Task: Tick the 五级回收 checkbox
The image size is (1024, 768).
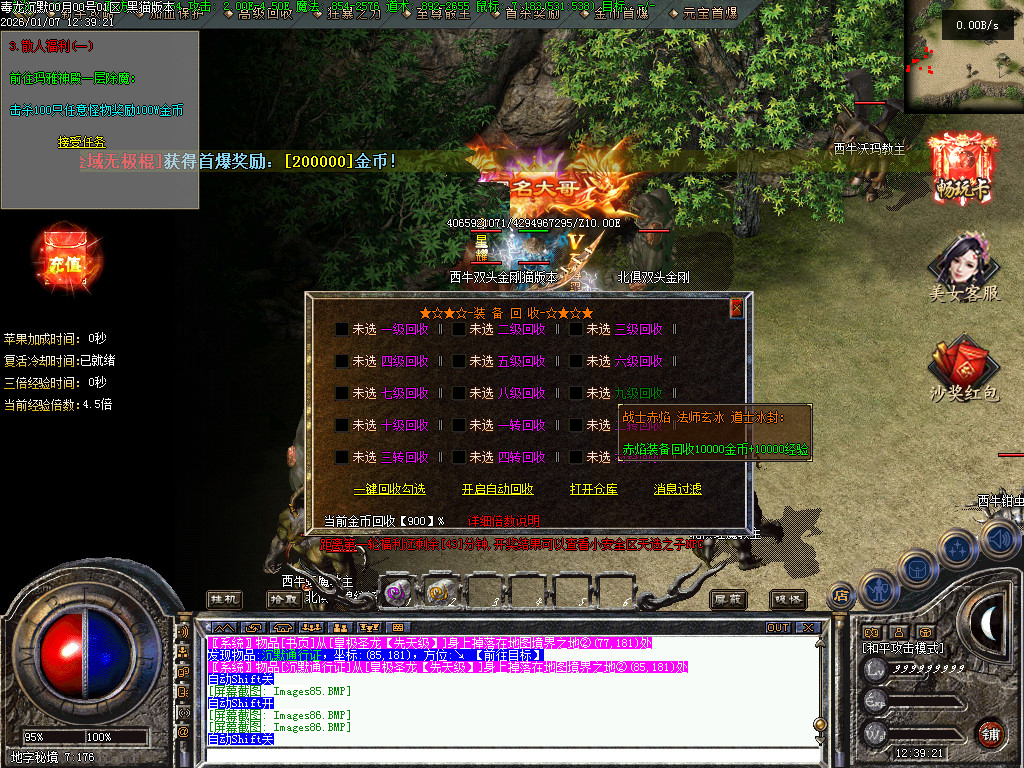Action: coord(459,361)
